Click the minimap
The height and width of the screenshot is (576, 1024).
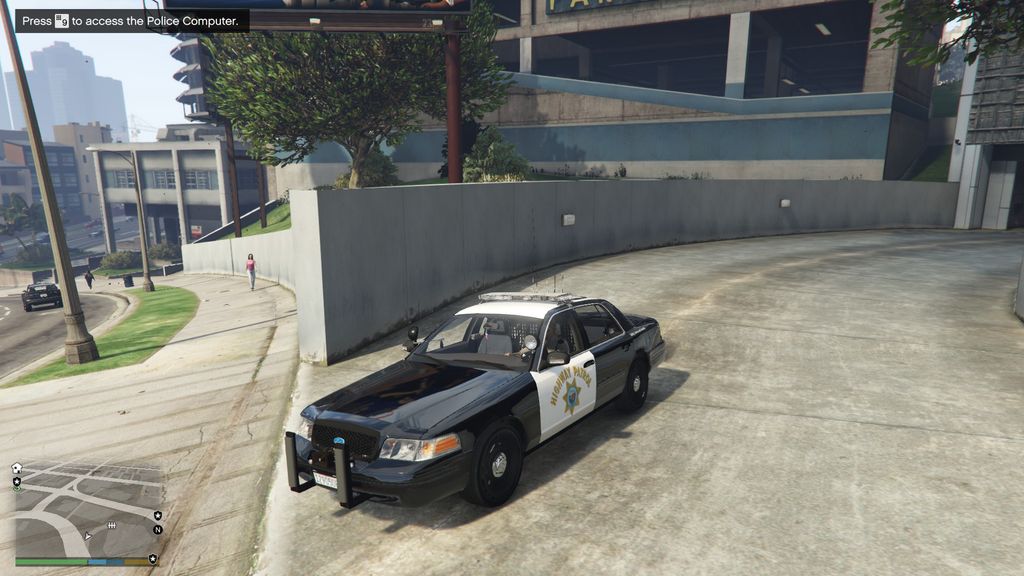click(x=87, y=508)
